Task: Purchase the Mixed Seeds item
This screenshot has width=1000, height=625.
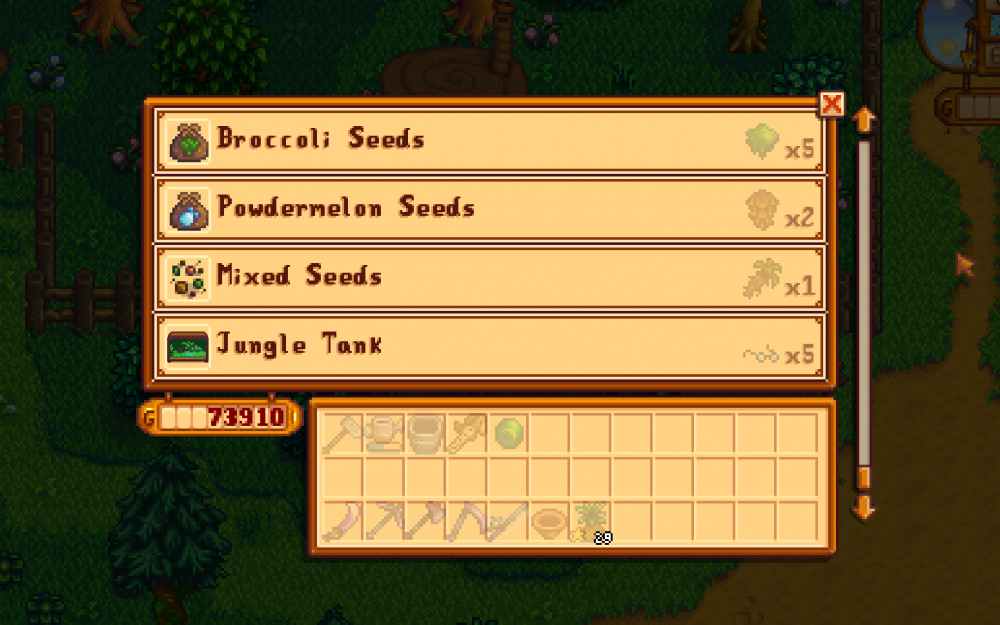Action: click(489, 277)
